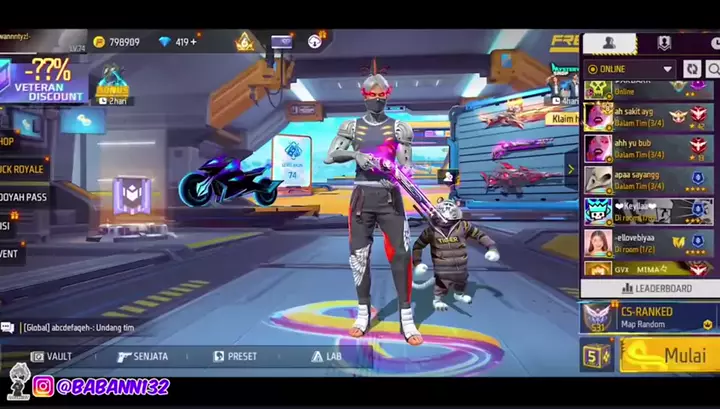The height and width of the screenshot is (409, 720).
Task: Open the Bonus event icon with 2 hari timer
Action: (x=113, y=84)
